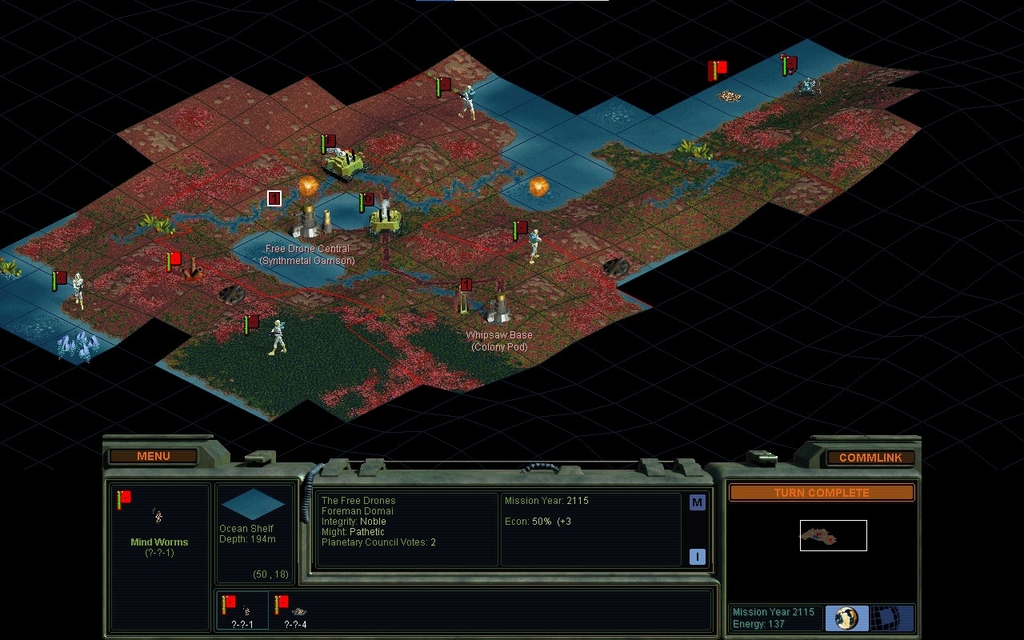Click the minimap world overview
The width and height of the screenshot is (1024, 640).
pos(833,536)
